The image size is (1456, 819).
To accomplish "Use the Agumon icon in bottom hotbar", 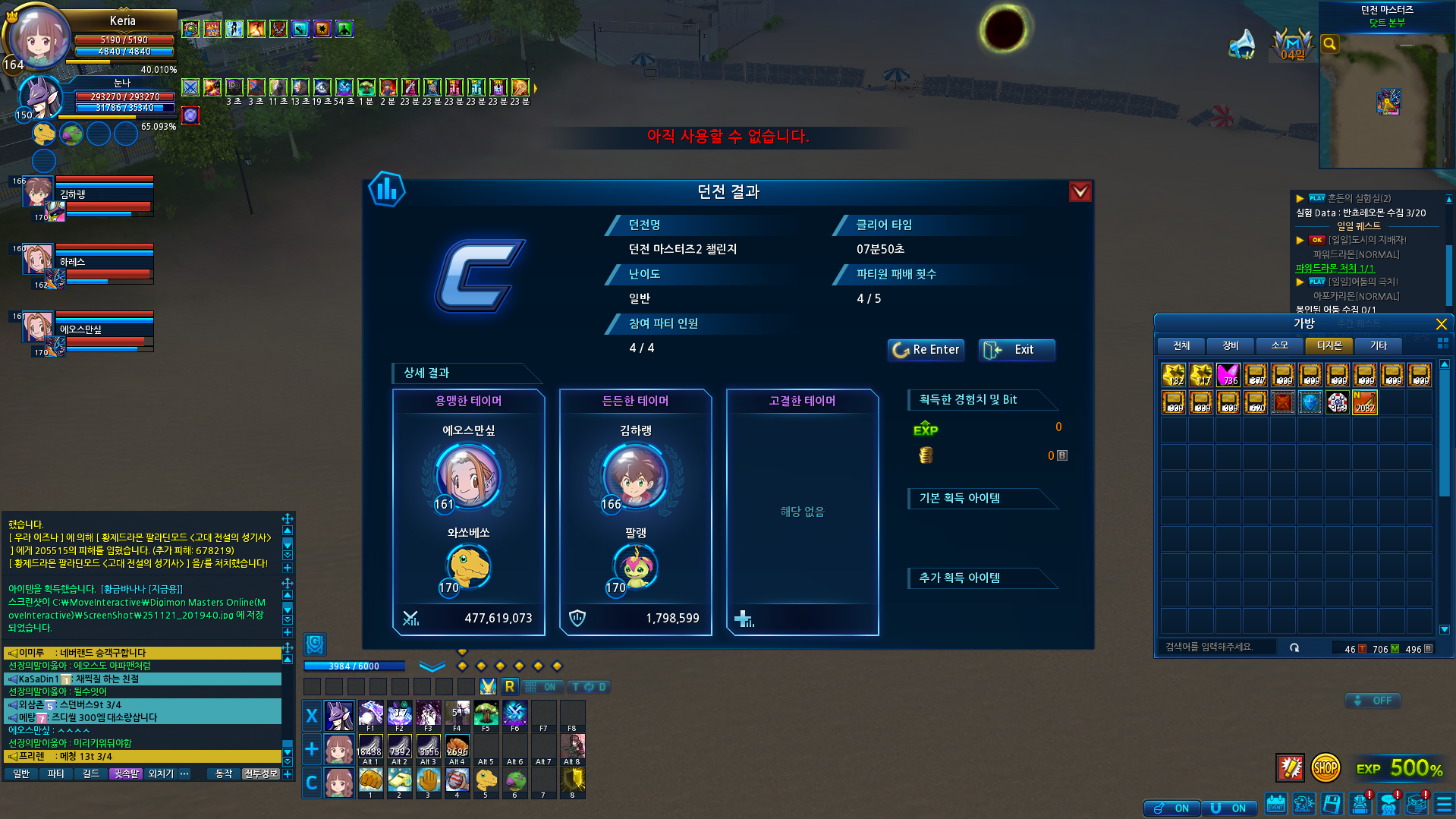I will click(x=486, y=780).
